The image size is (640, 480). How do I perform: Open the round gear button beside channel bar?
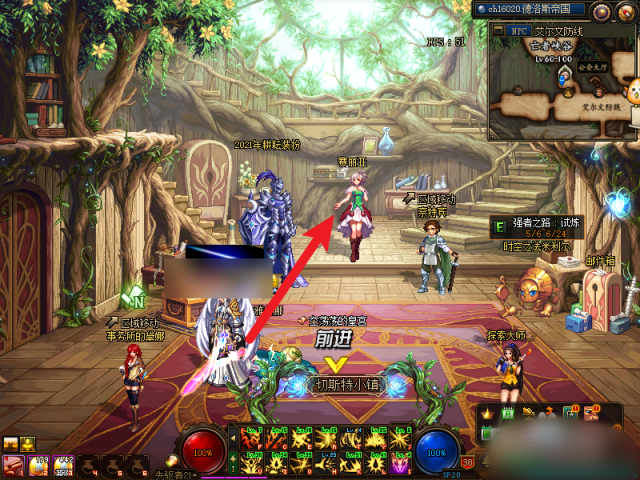pyautogui.click(x=600, y=11)
